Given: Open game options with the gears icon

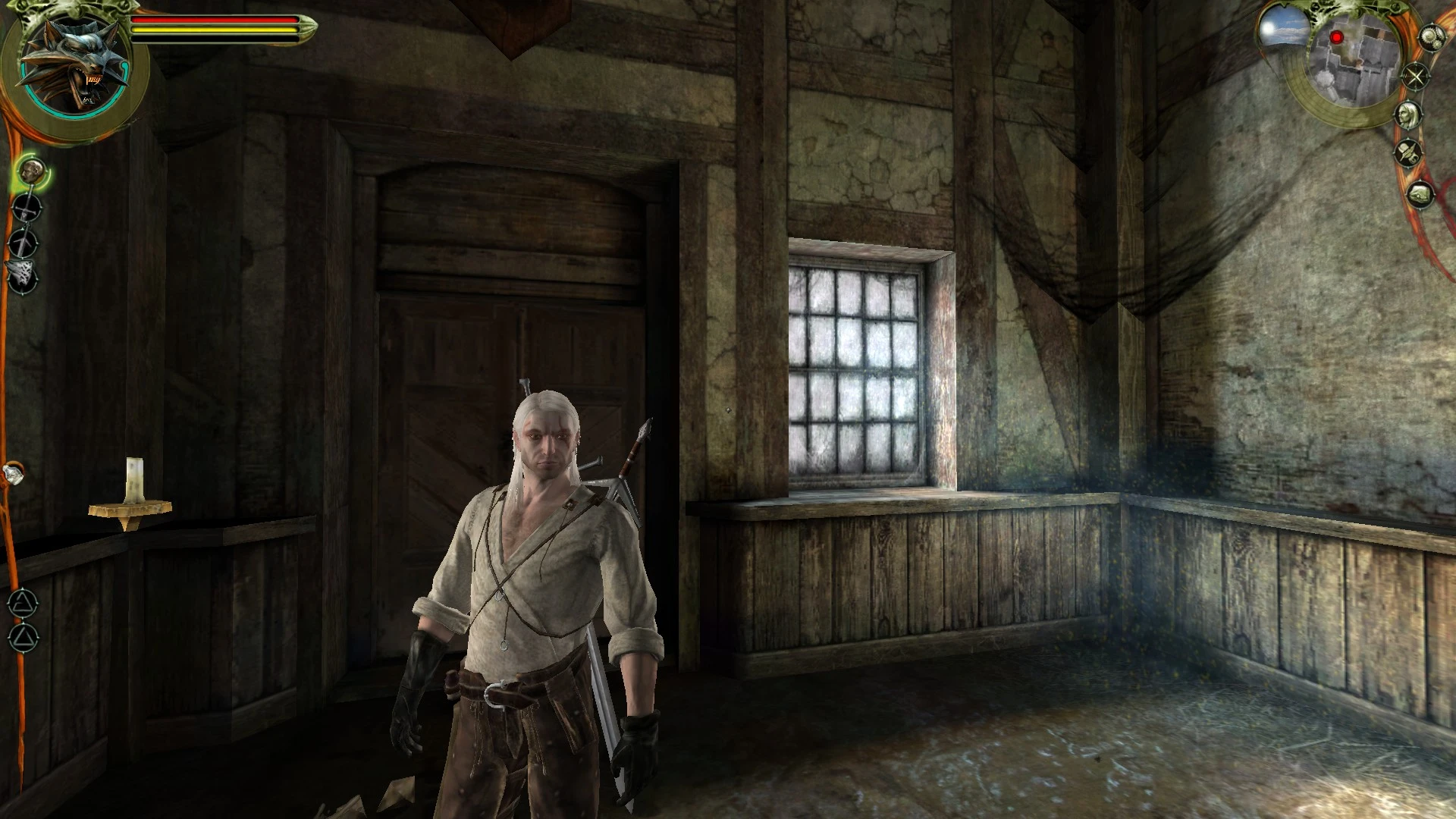Looking at the screenshot, I should pyautogui.click(x=1432, y=37).
